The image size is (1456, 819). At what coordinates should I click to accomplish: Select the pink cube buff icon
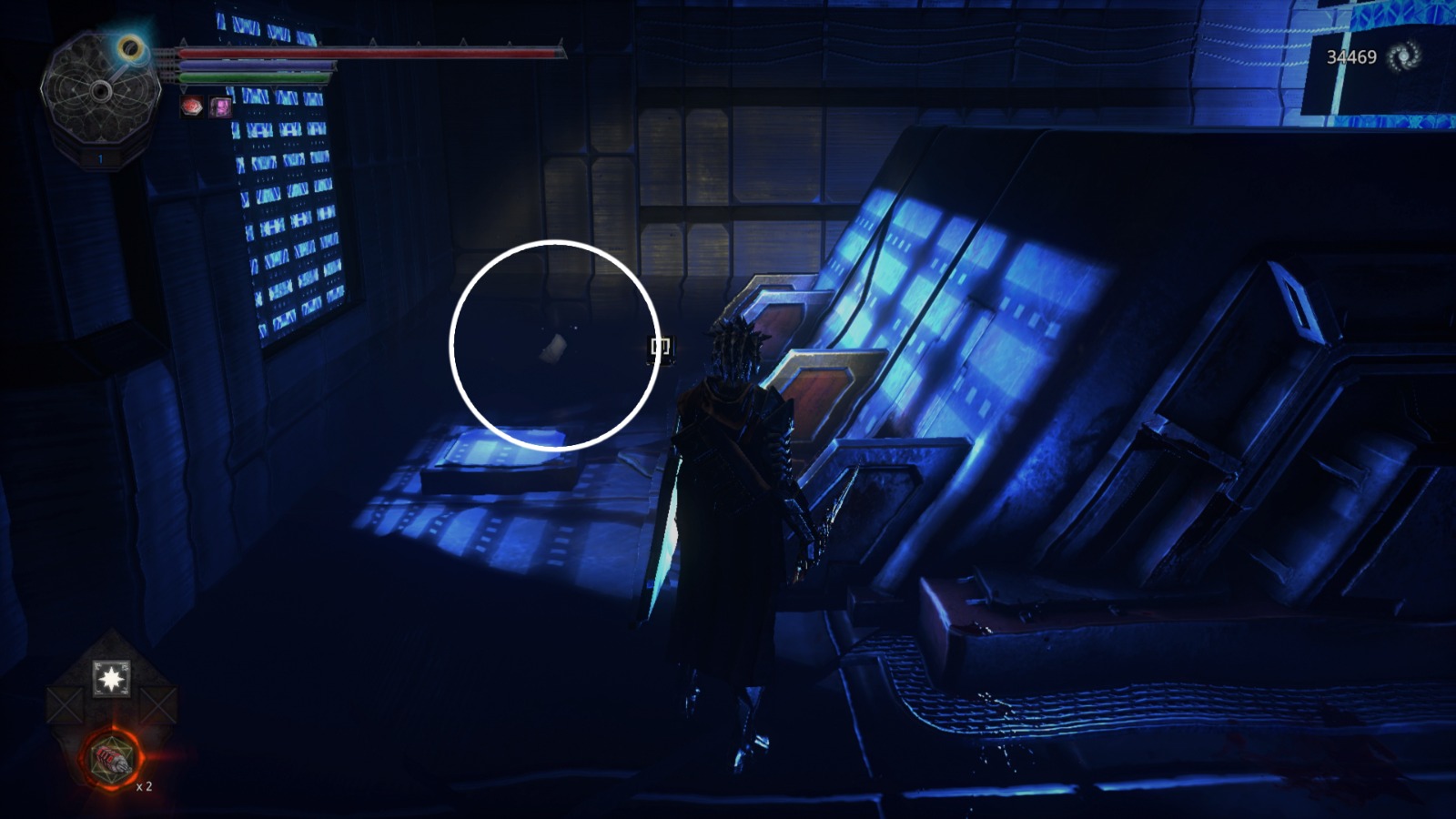pos(220,107)
